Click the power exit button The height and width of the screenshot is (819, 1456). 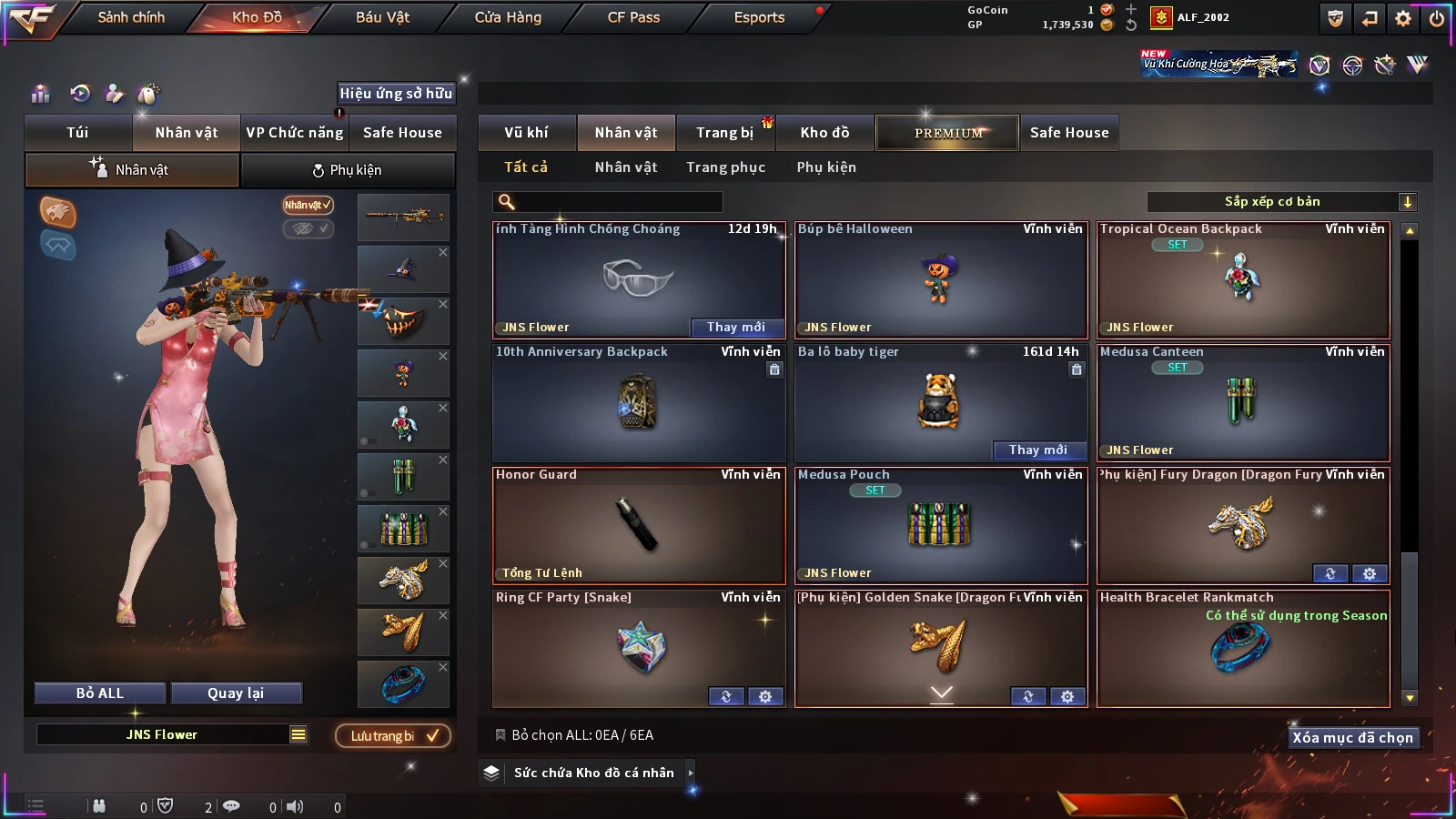tap(1437, 18)
